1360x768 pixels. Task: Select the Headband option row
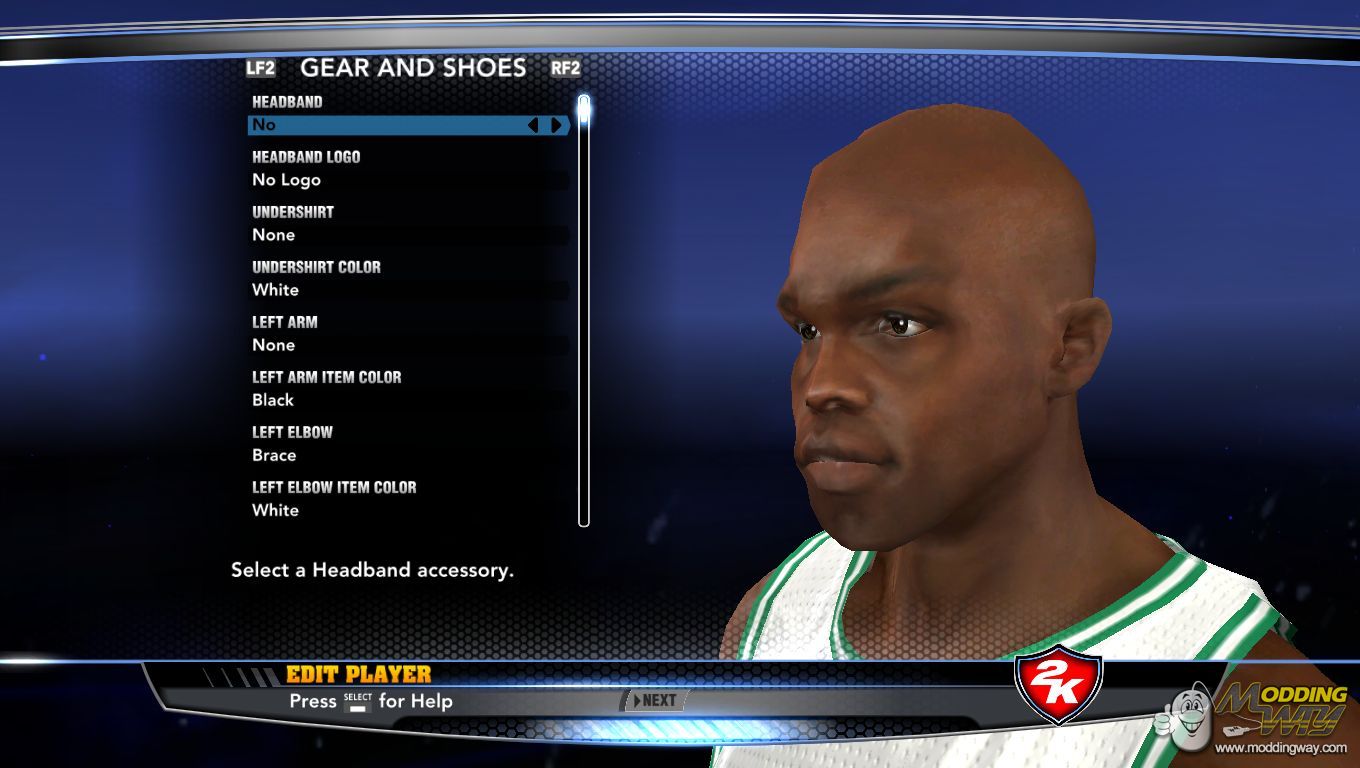[390, 125]
